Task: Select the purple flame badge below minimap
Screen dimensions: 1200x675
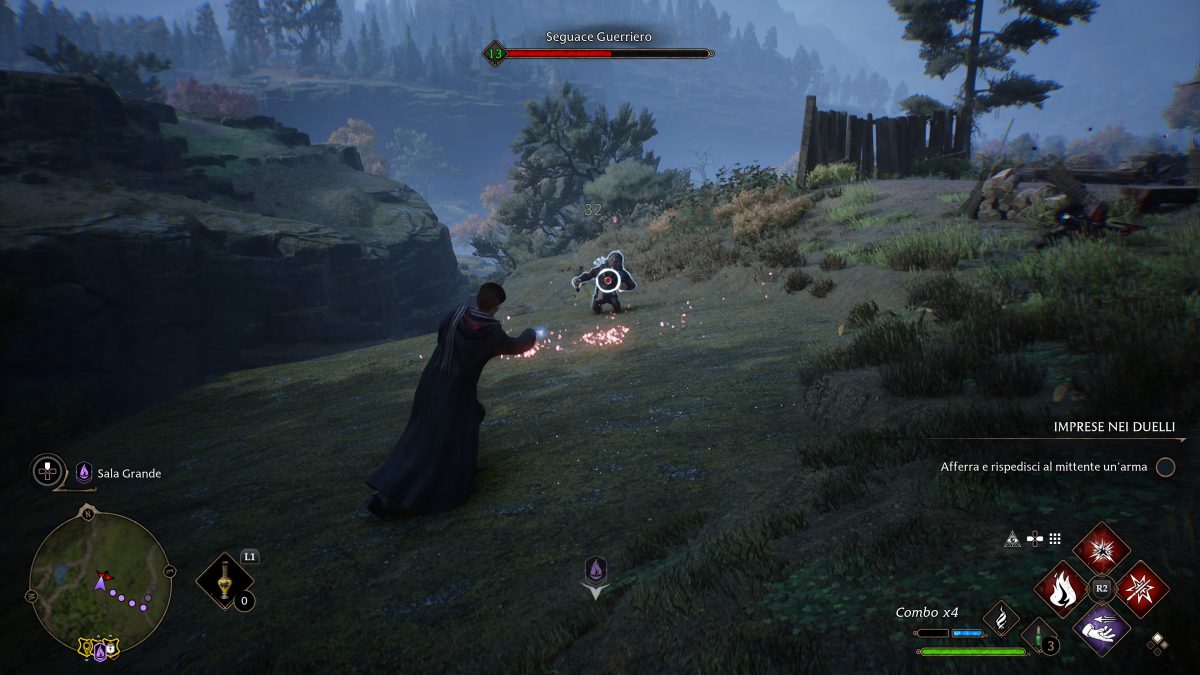Action: pyautogui.click(x=99, y=652)
